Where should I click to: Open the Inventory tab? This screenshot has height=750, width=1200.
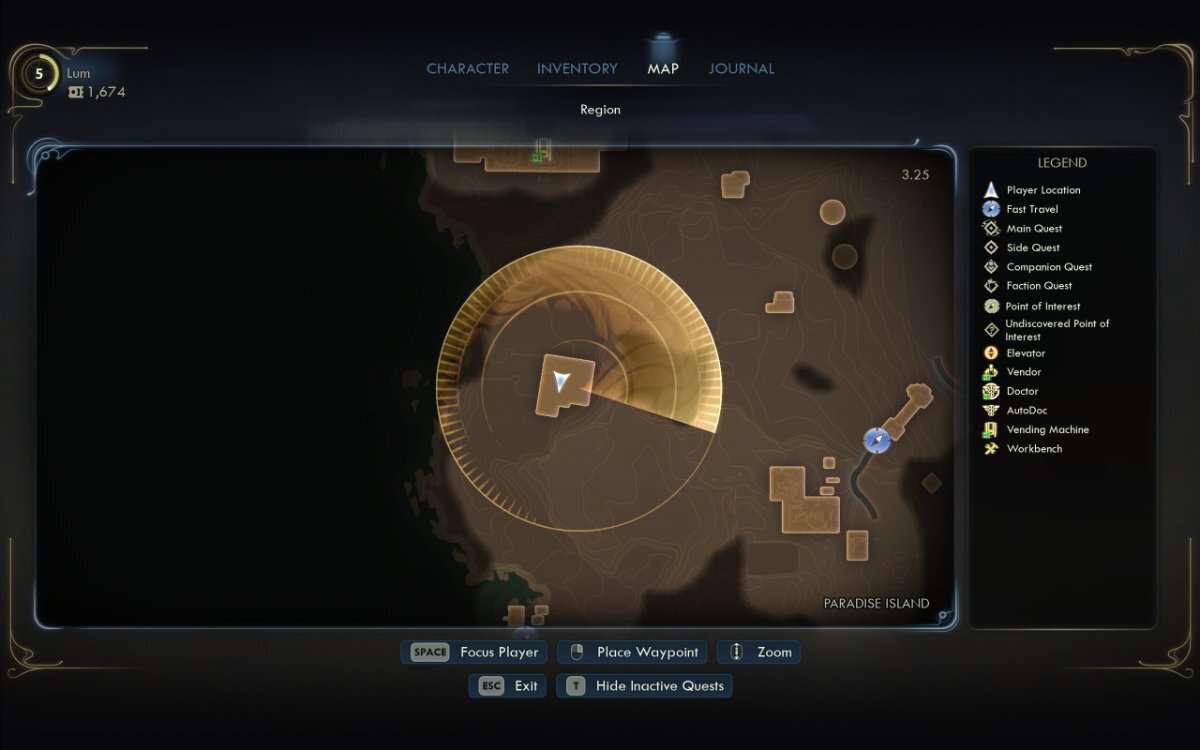click(x=577, y=69)
